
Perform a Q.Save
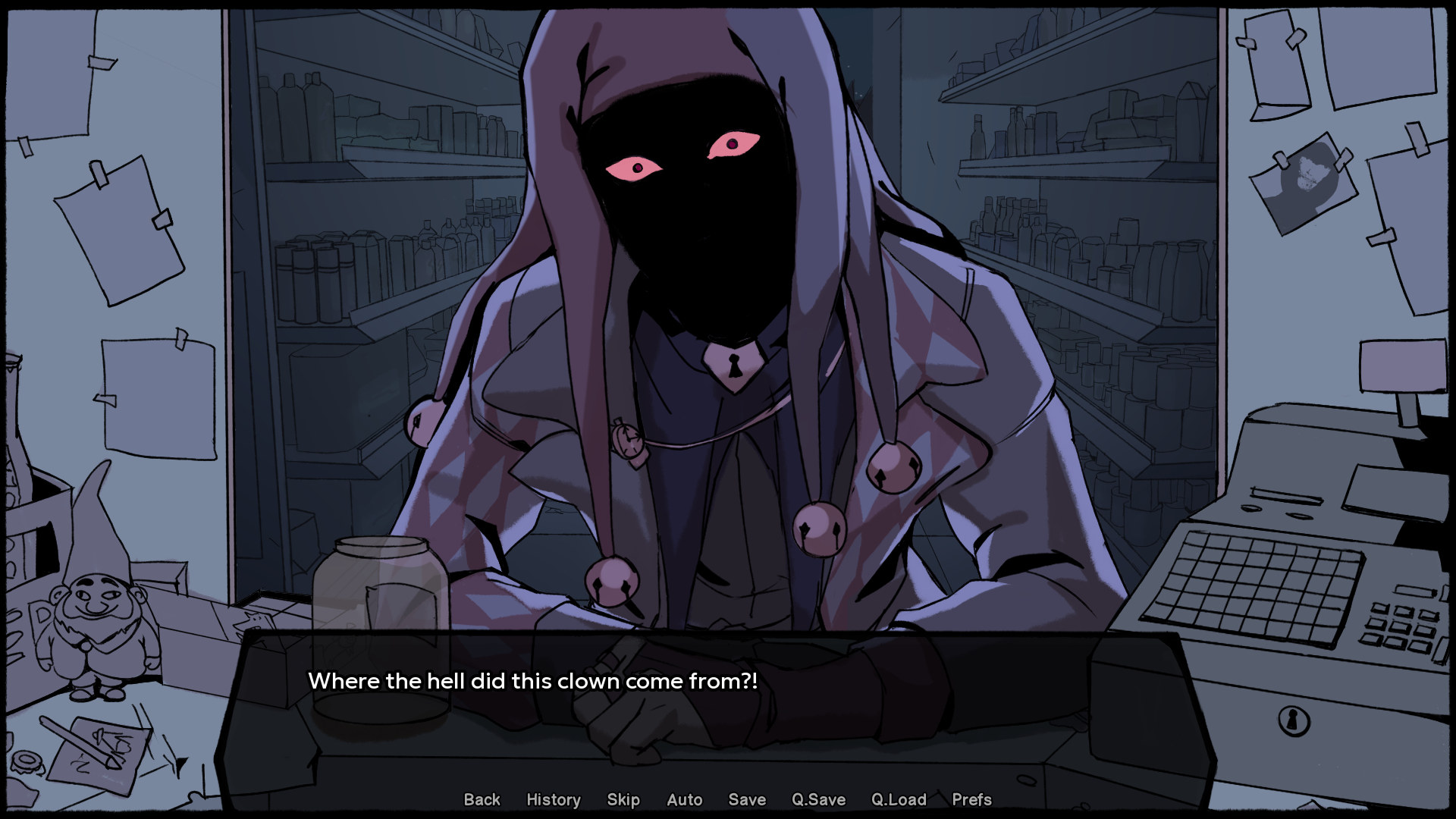pyautogui.click(x=817, y=799)
